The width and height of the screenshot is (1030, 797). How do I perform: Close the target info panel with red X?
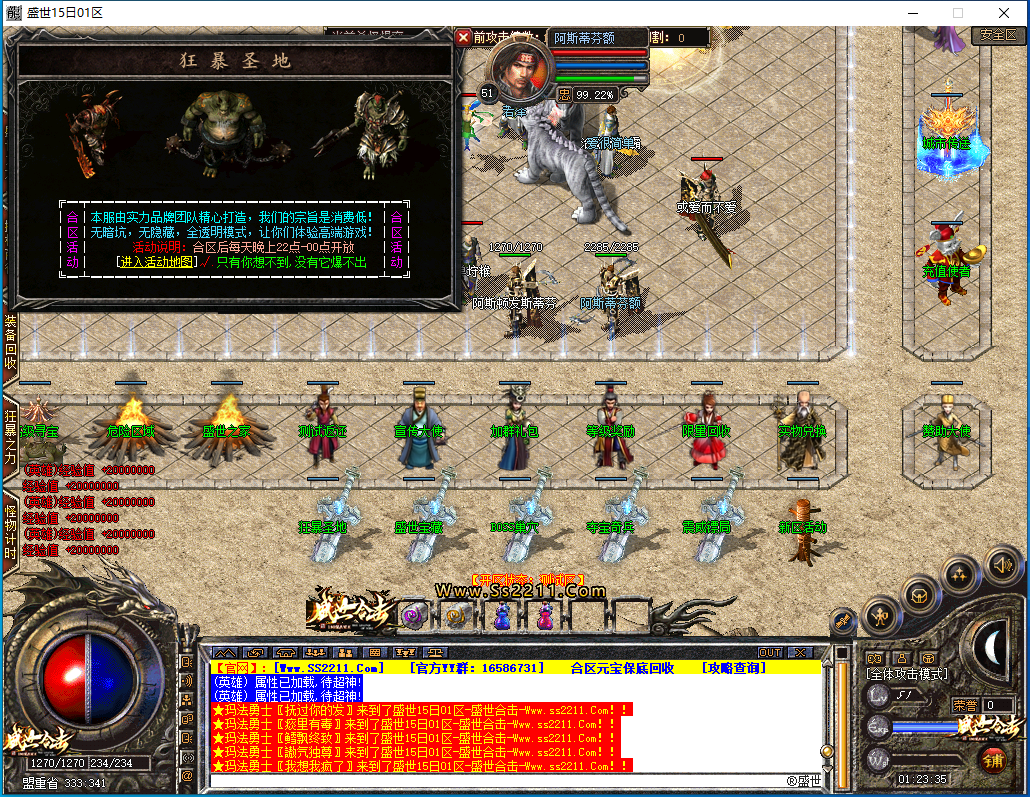(x=463, y=37)
